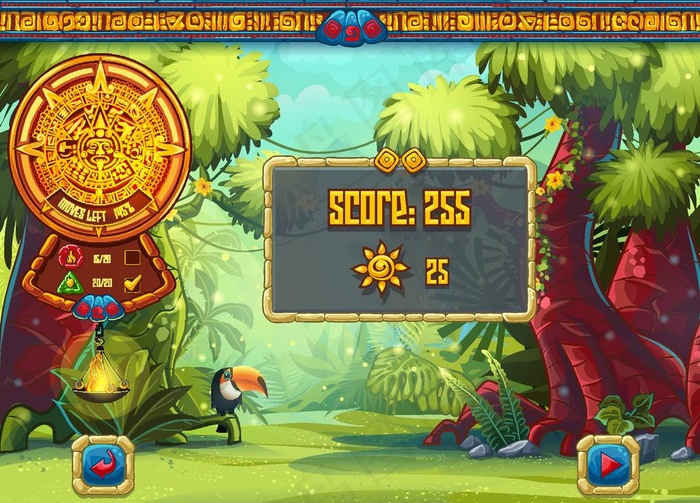Click the red back arrow button
This screenshot has height=503, width=700.
102,463
